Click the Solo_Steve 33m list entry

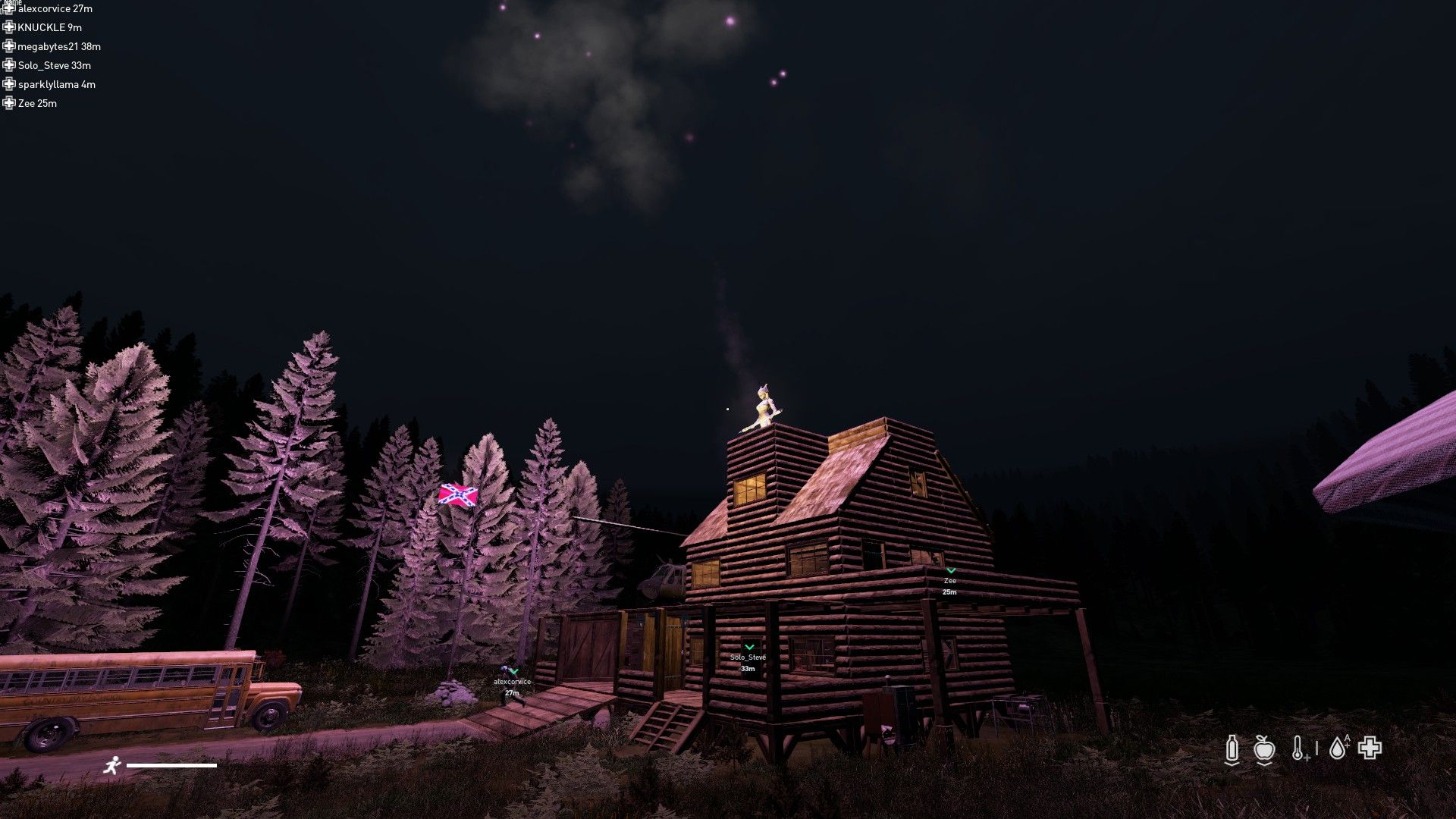point(55,65)
